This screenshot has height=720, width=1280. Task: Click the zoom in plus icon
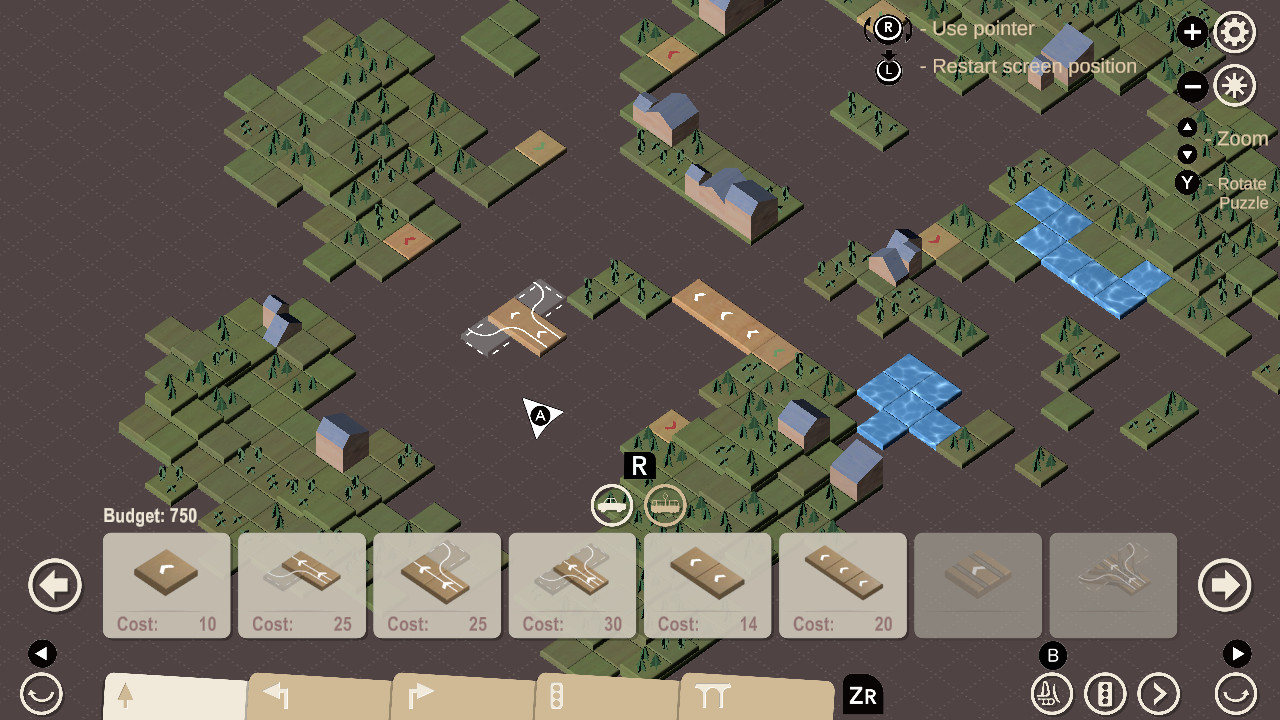1192,32
